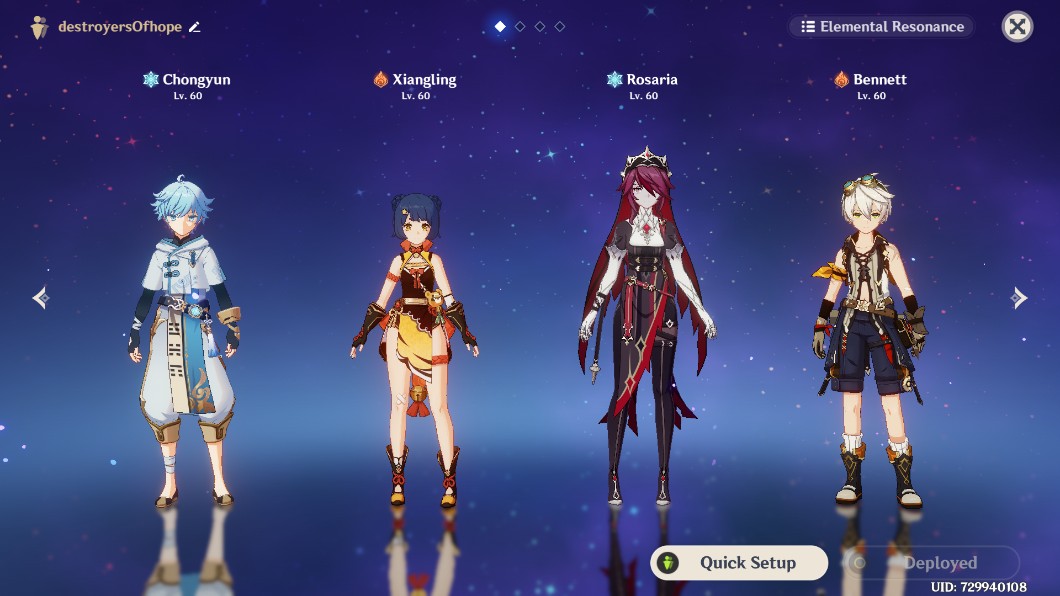
Task: Edit the destroyersOfhope party name
Action: coord(195,27)
